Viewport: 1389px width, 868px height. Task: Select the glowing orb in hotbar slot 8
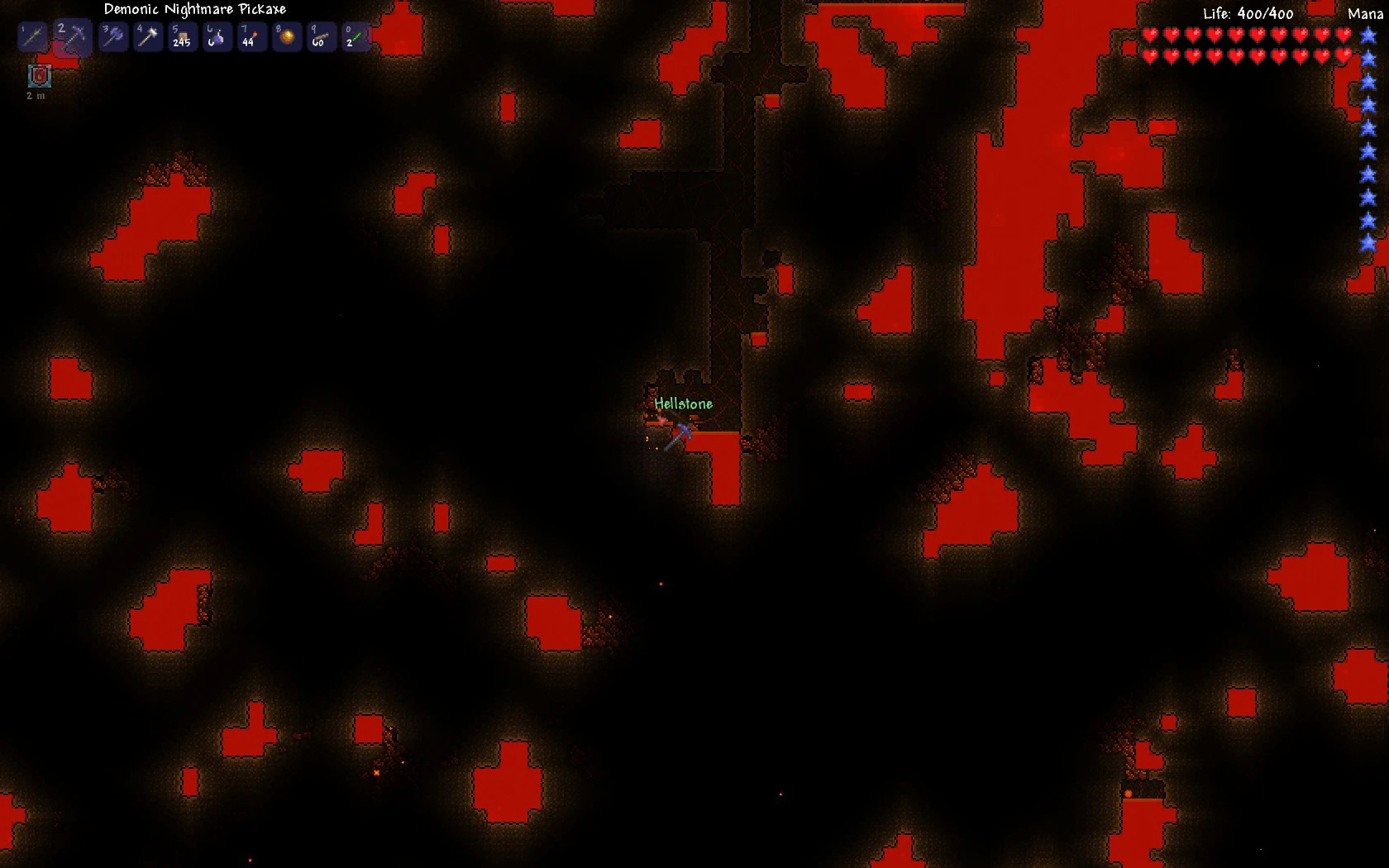(x=287, y=36)
